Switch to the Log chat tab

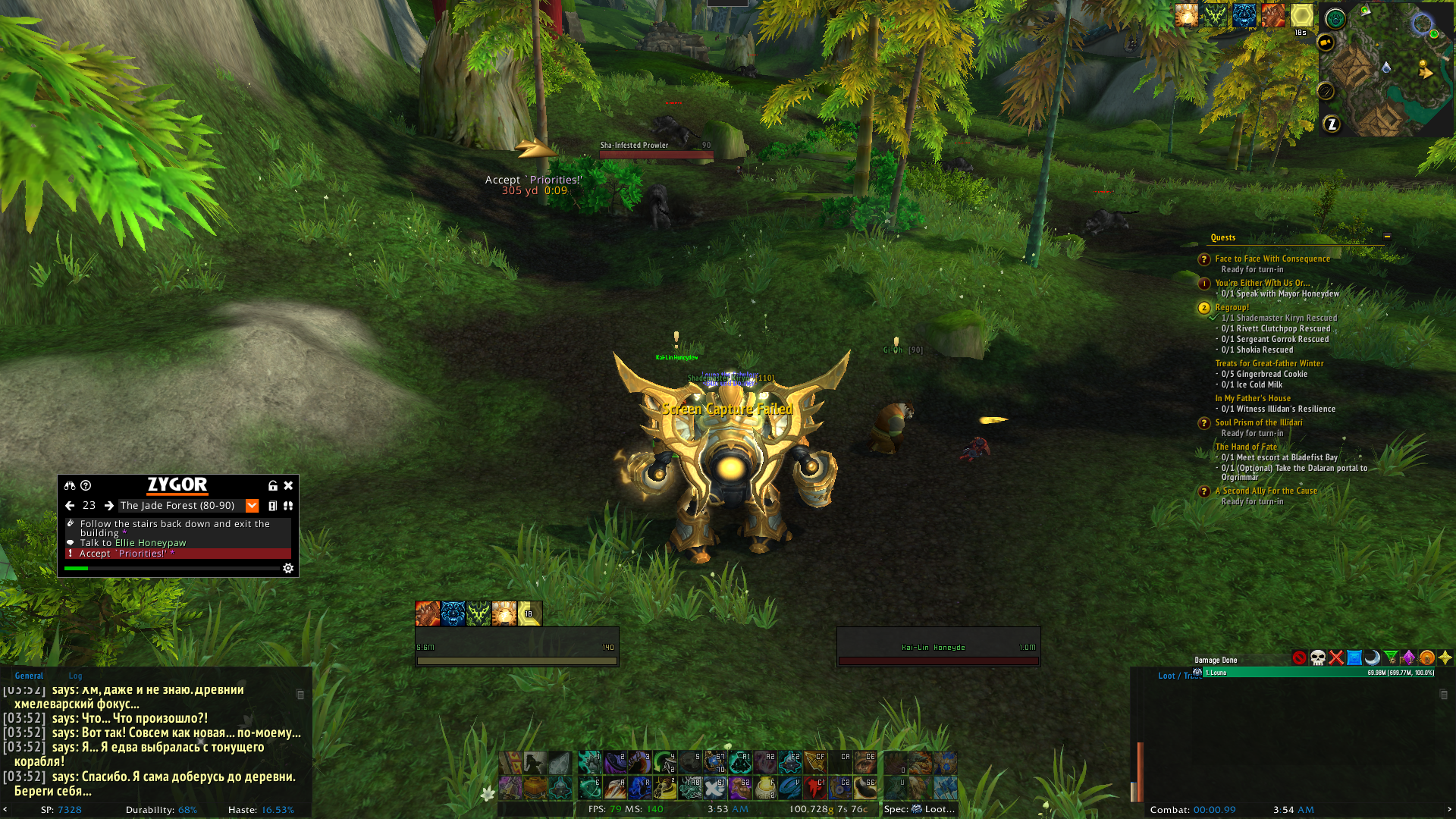click(75, 676)
